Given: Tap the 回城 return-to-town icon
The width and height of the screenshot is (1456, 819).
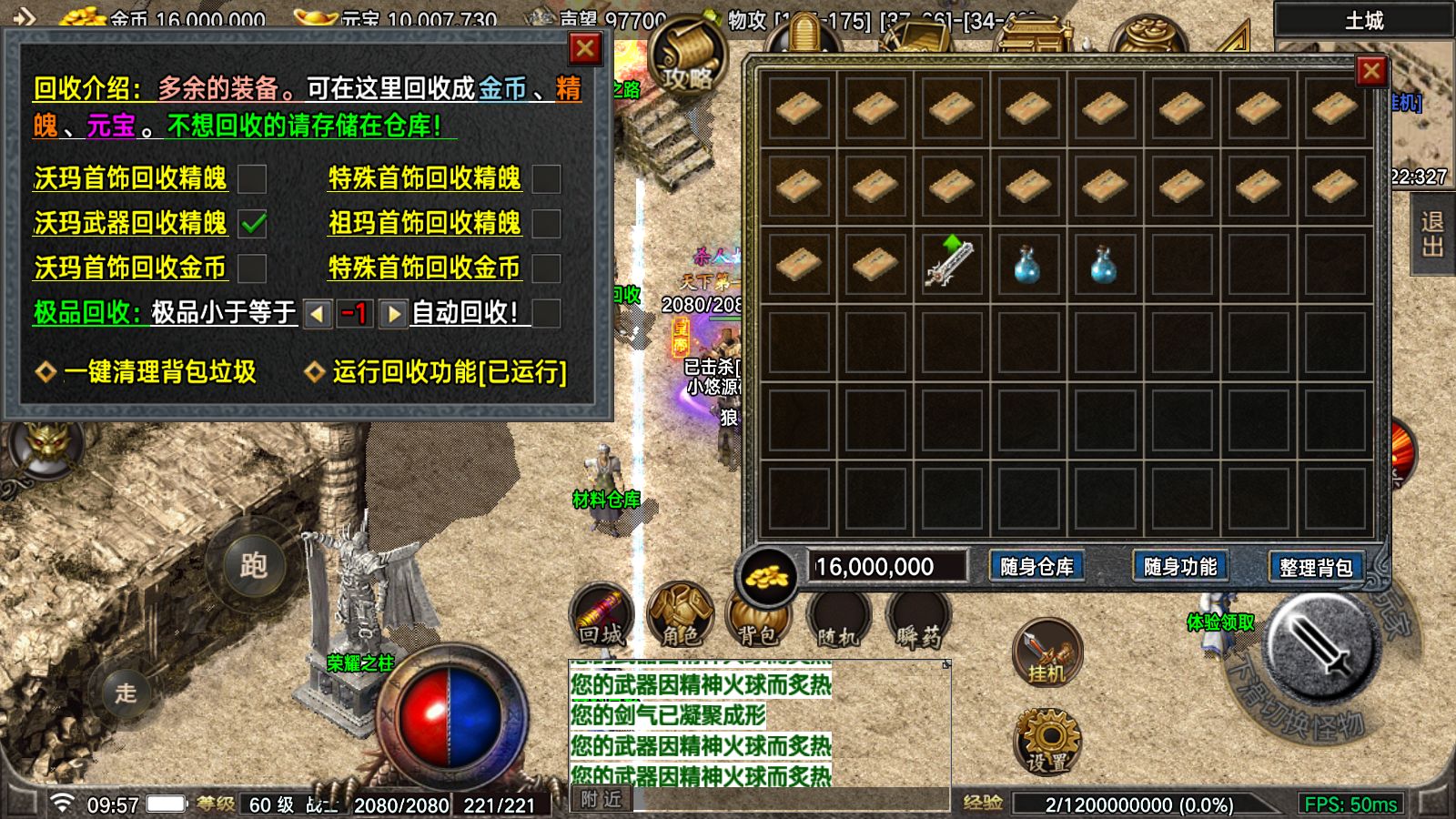Looking at the screenshot, I should pos(601,614).
